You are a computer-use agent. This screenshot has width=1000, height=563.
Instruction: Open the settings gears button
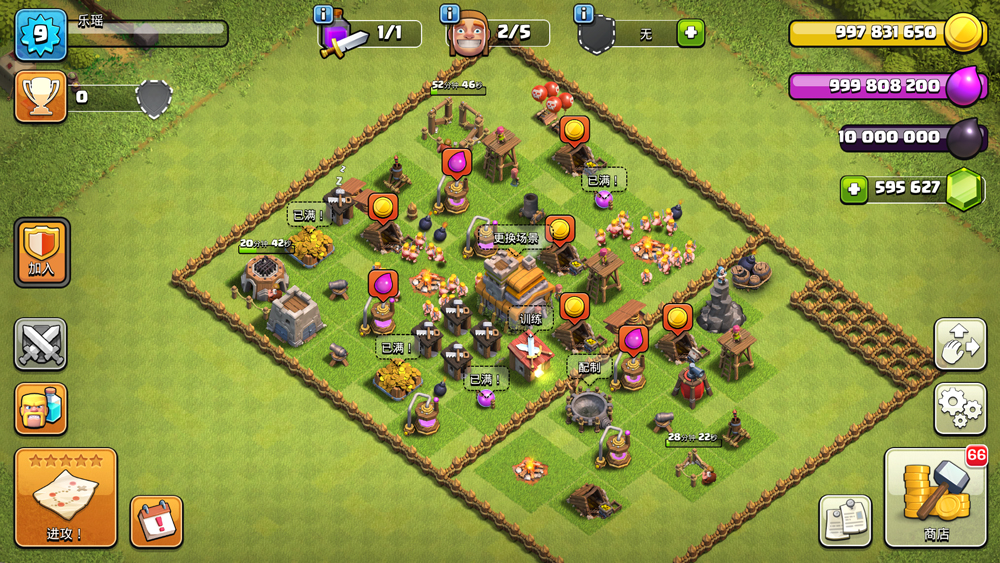[960, 408]
